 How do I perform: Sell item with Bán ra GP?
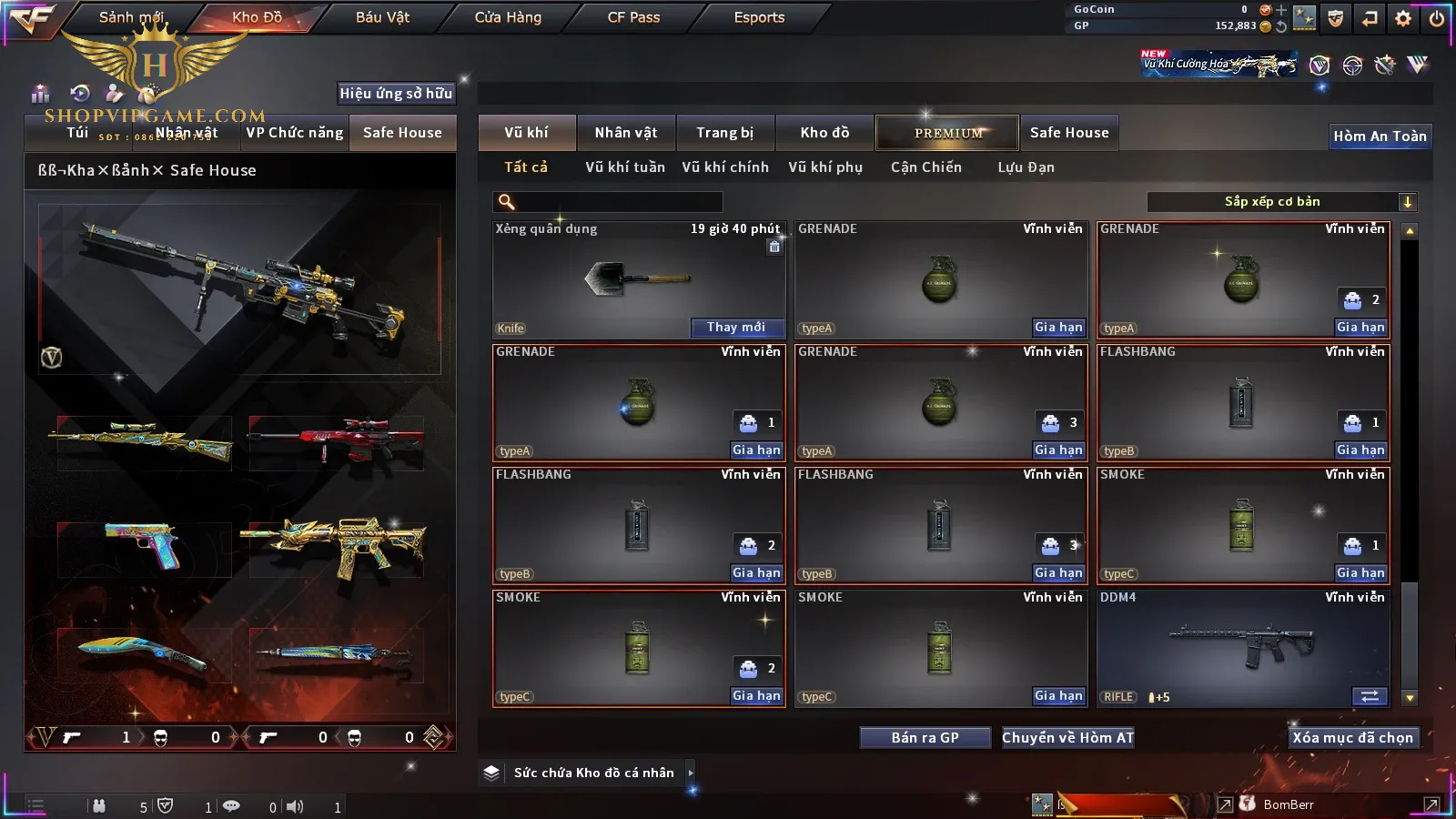click(x=925, y=738)
